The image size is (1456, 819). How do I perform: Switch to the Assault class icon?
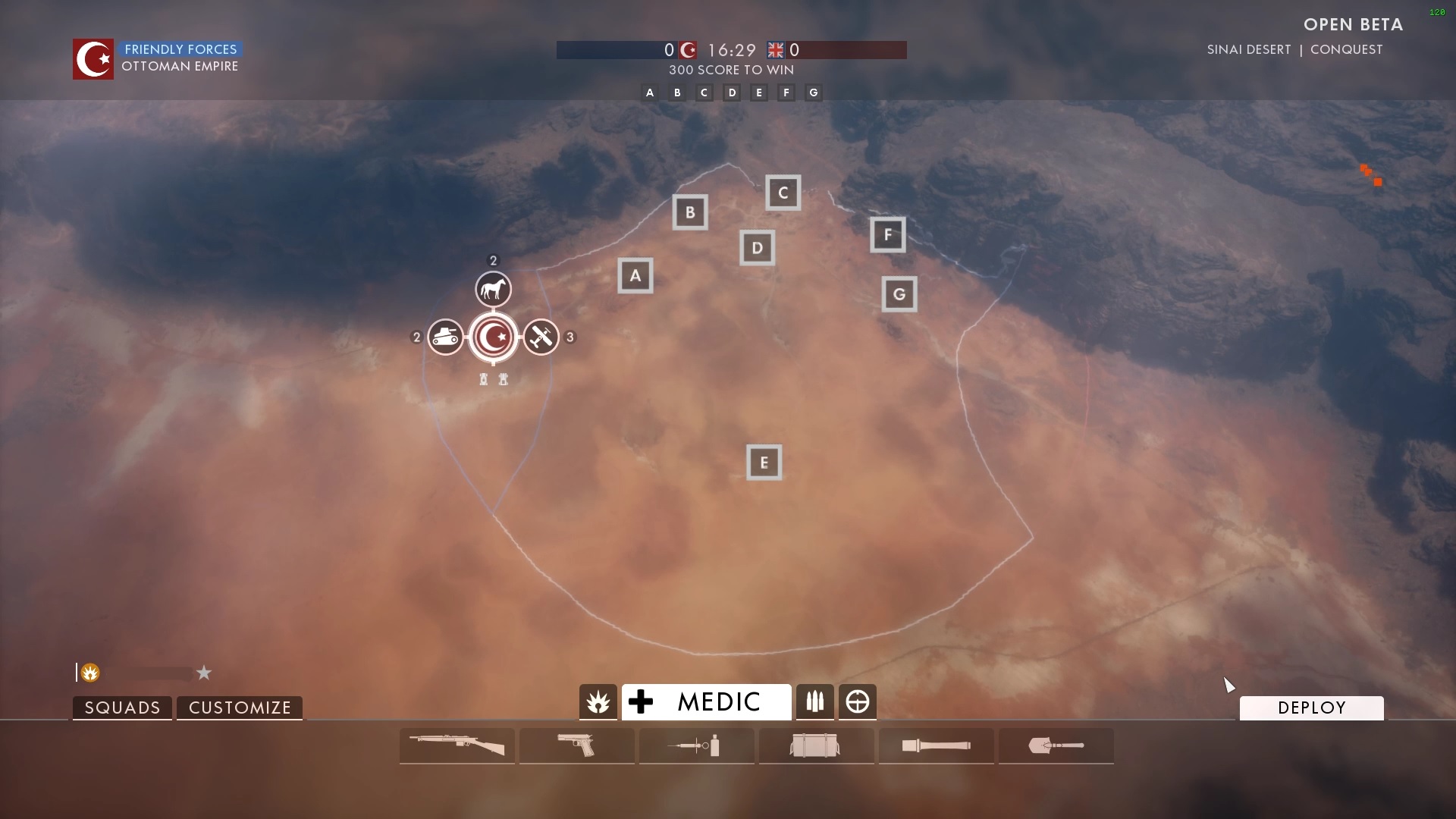click(x=598, y=702)
